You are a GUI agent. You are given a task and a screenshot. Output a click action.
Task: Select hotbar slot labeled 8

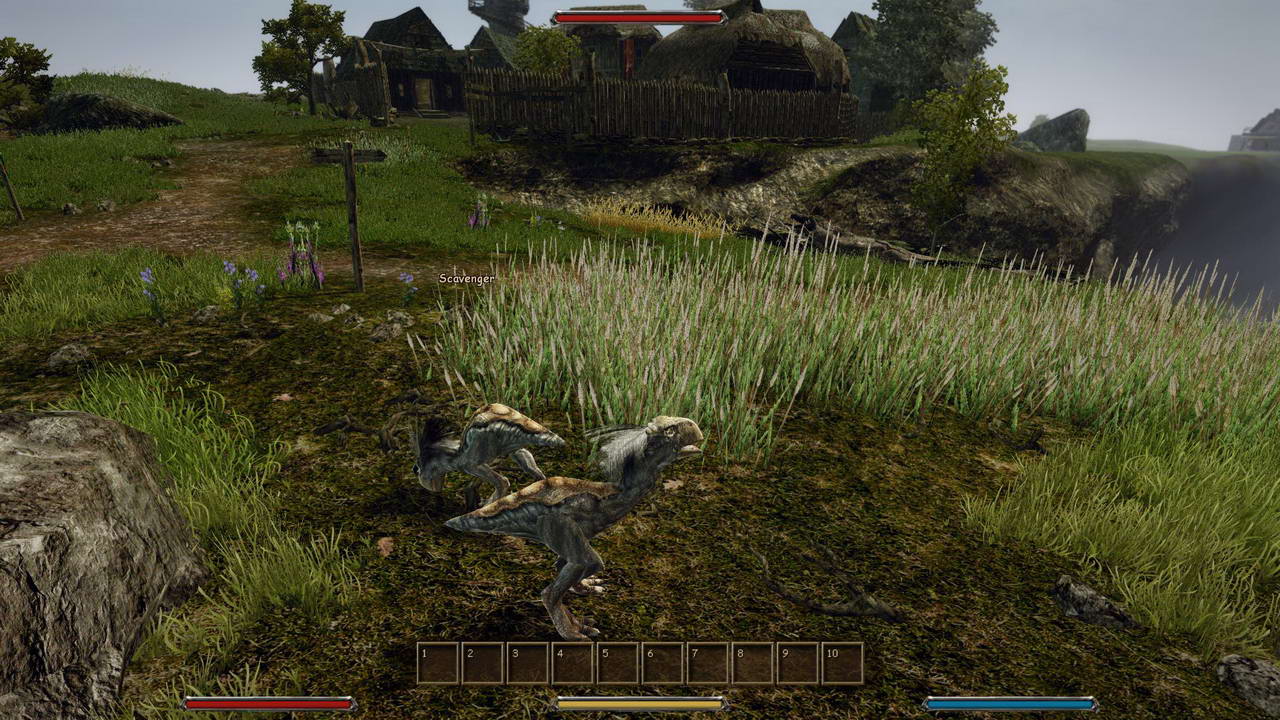click(x=753, y=663)
